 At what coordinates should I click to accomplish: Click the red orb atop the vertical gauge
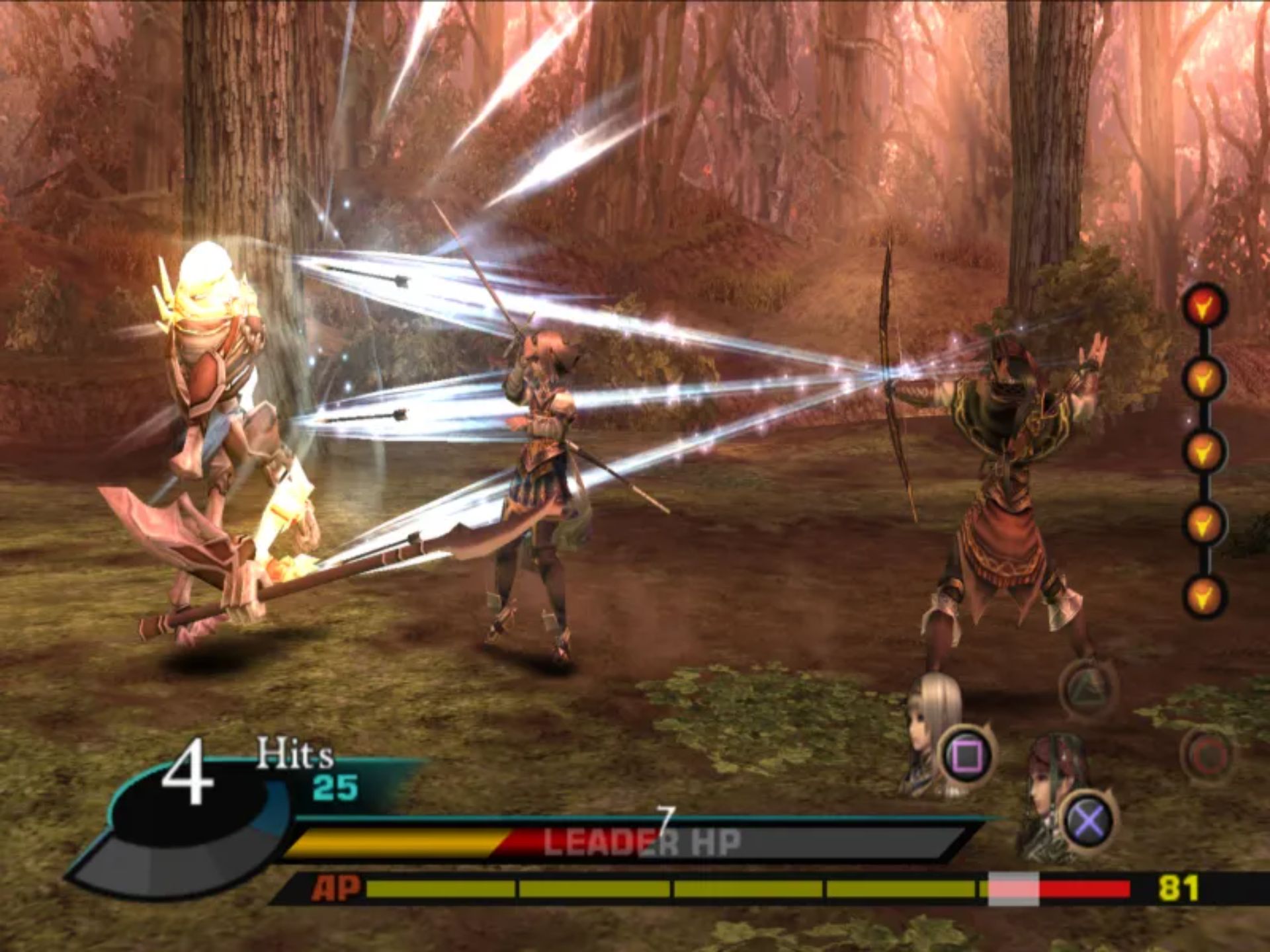point(1204,305)
